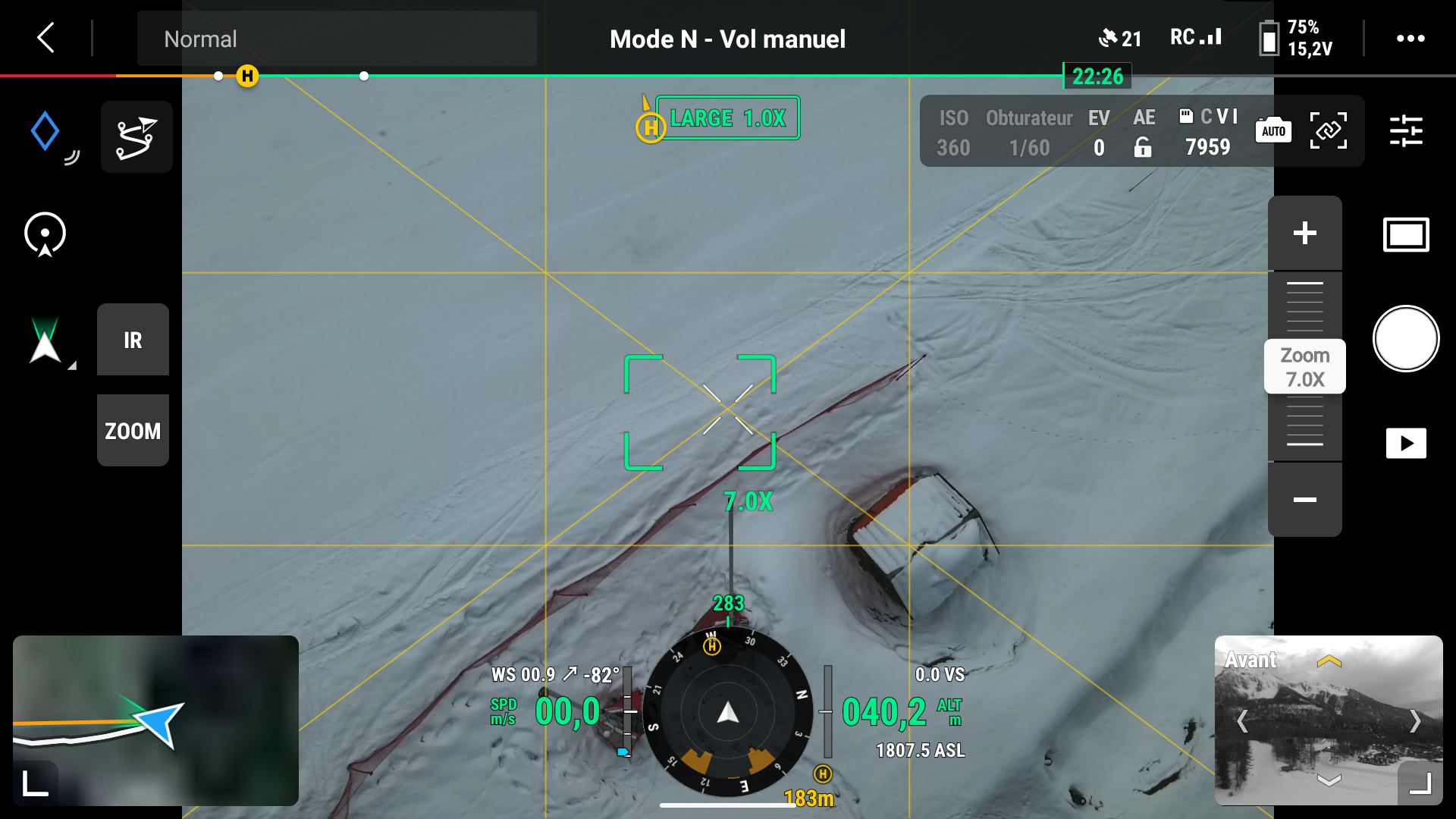This screenshot has height=819, width=1456.
Task: Tap the north-pointing compass arrow icon
Action: coord(45,343)
